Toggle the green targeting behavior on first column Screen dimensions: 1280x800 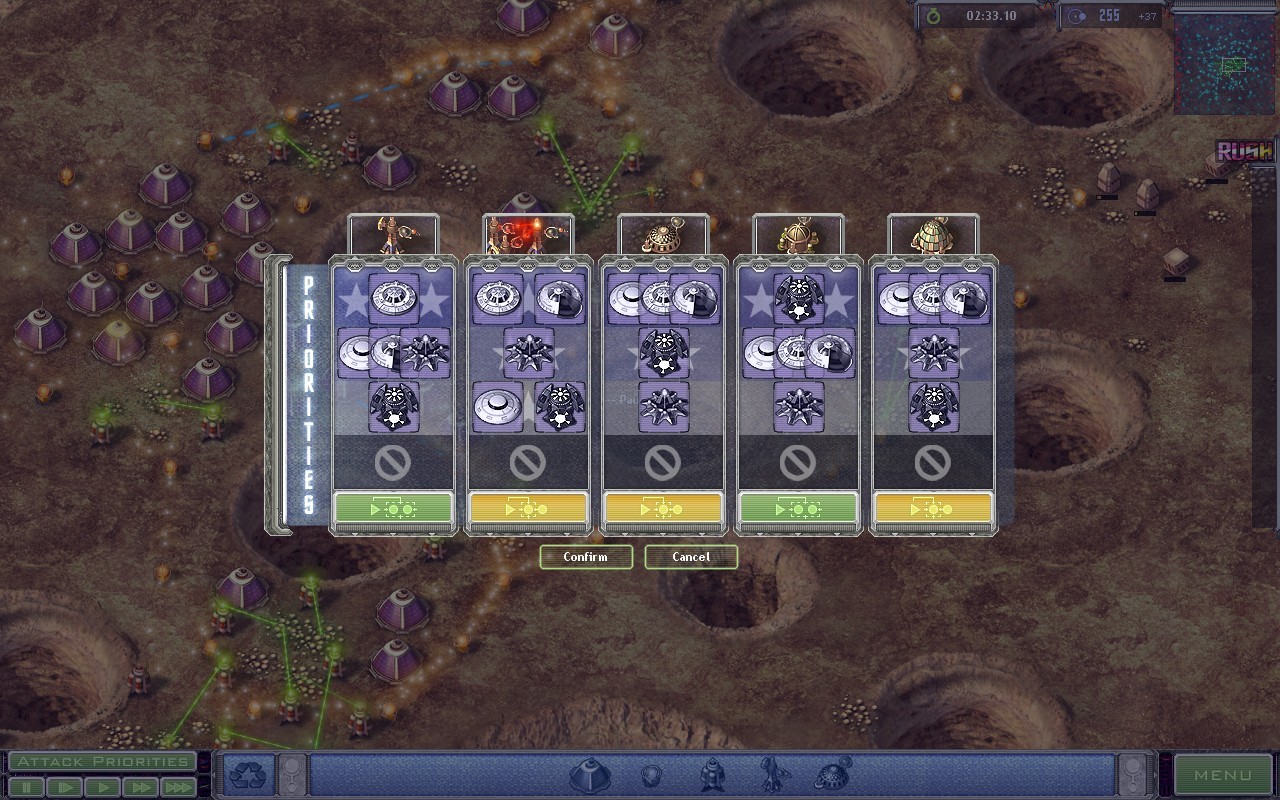[x=392, y=511]
